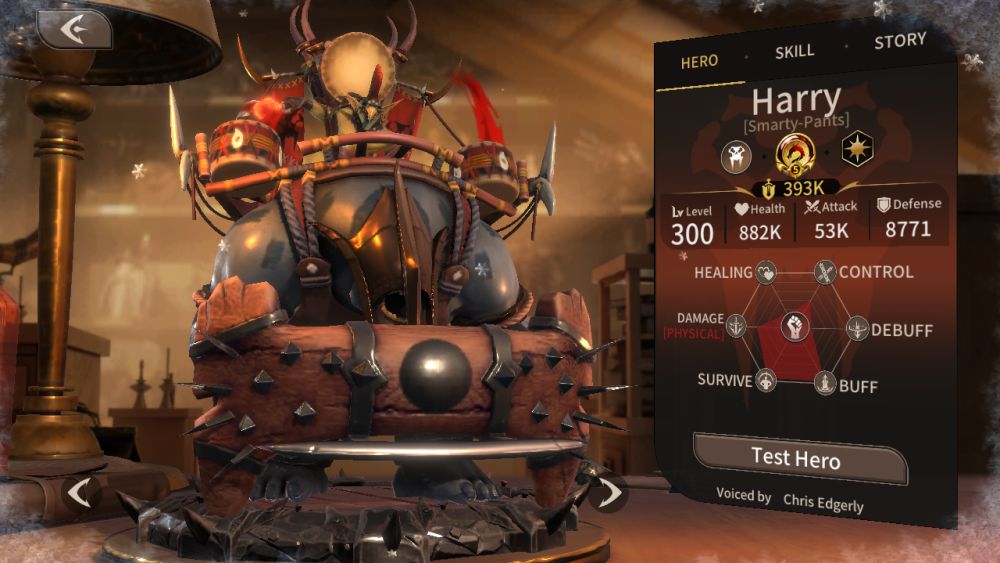Select the CONTROL attribute icon on the chart

825,272
